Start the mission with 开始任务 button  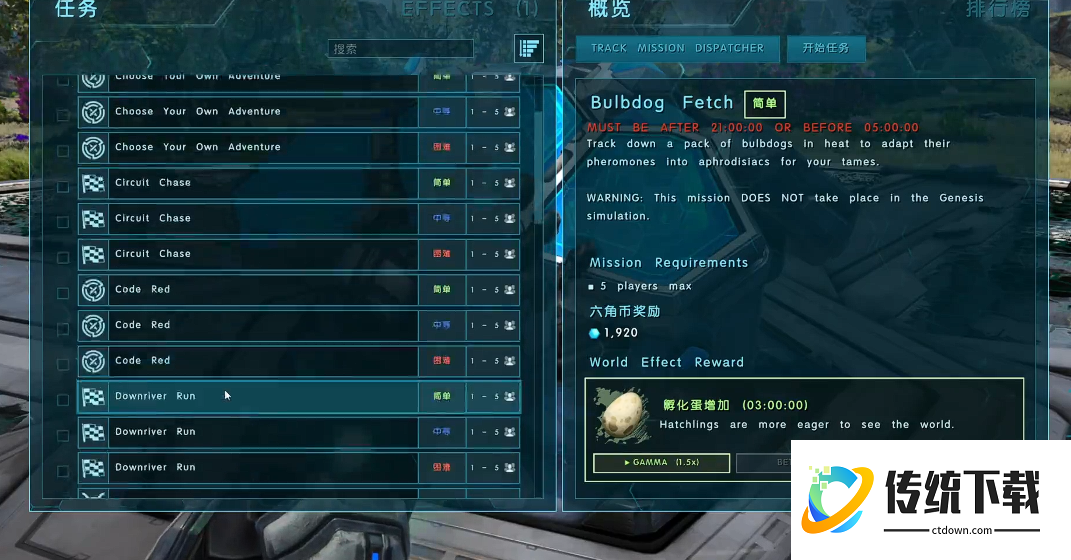tap(825, 47)
